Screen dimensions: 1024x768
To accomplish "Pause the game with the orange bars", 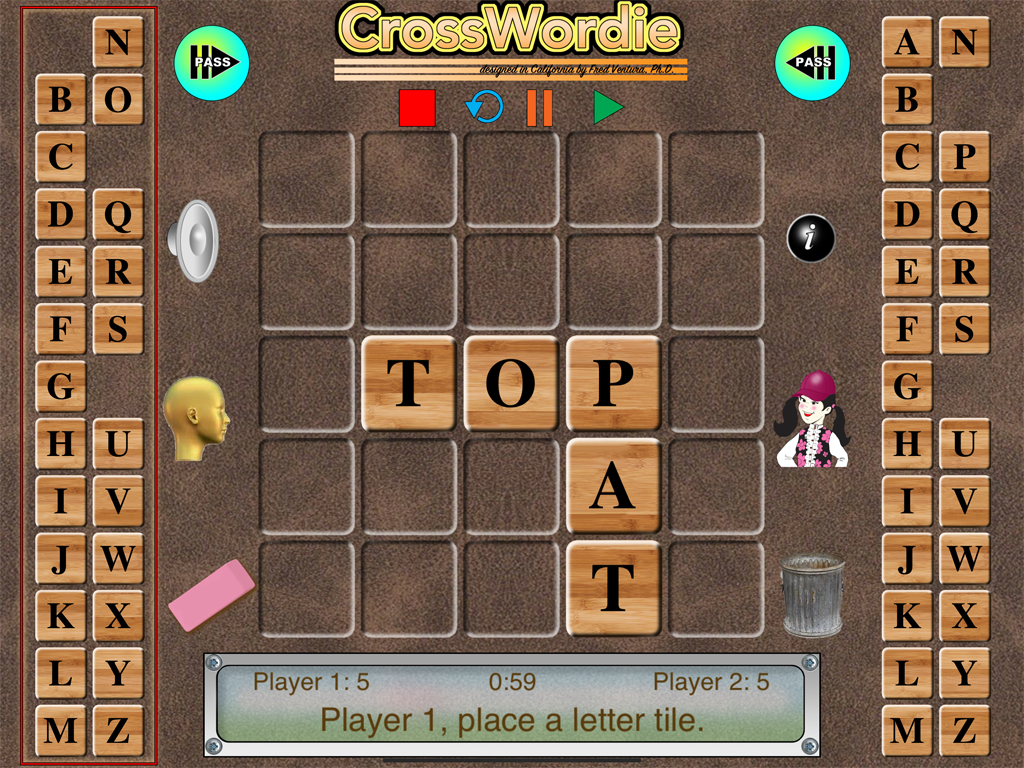I will coord(540,107).
